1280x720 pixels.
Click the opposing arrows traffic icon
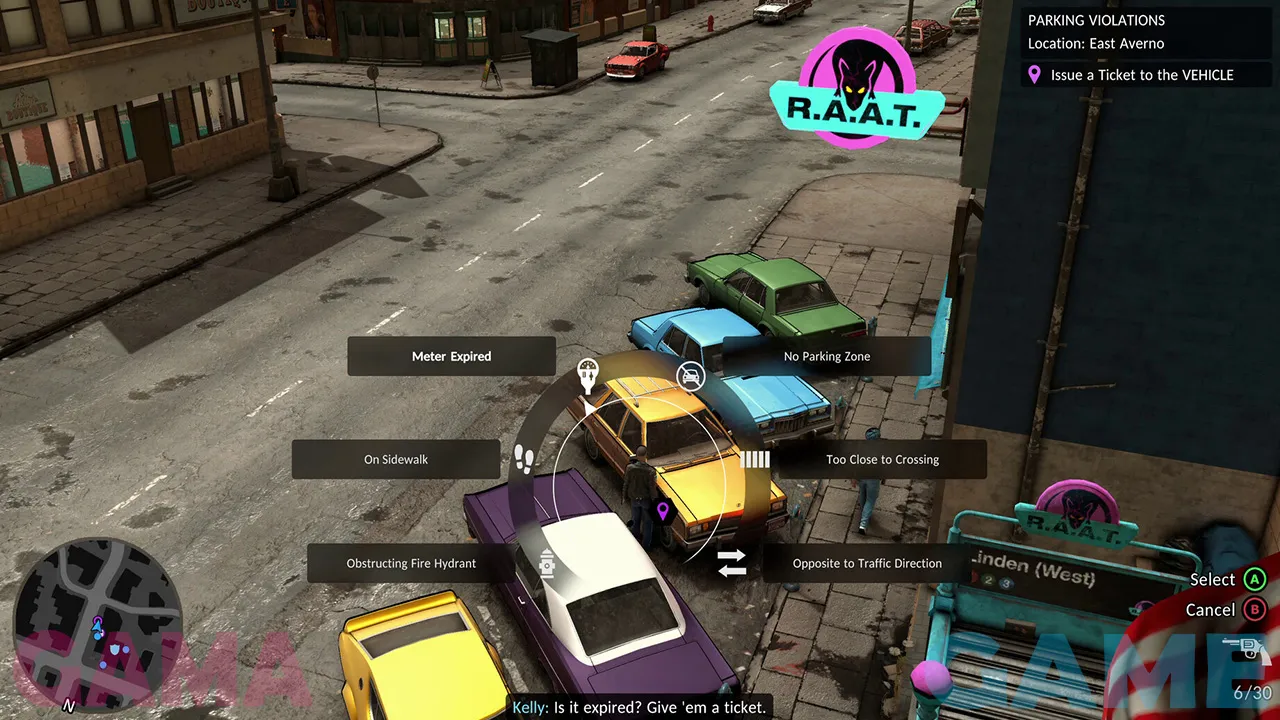coord(732,563)
